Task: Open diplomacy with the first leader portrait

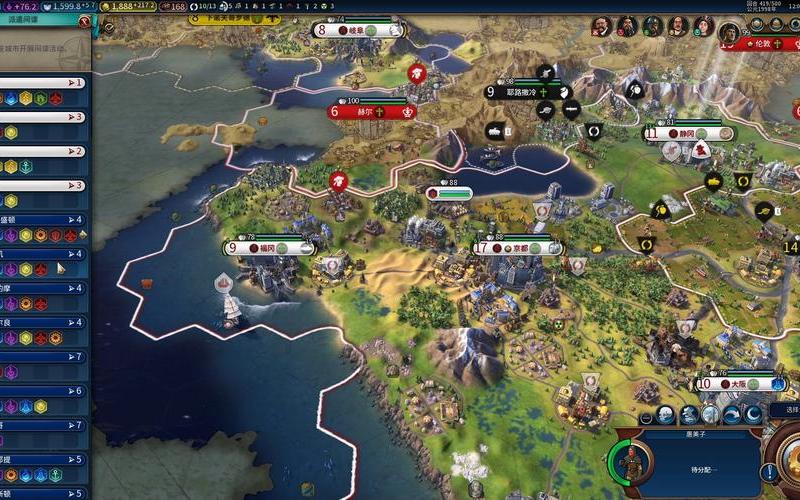Action: [601, 27]
